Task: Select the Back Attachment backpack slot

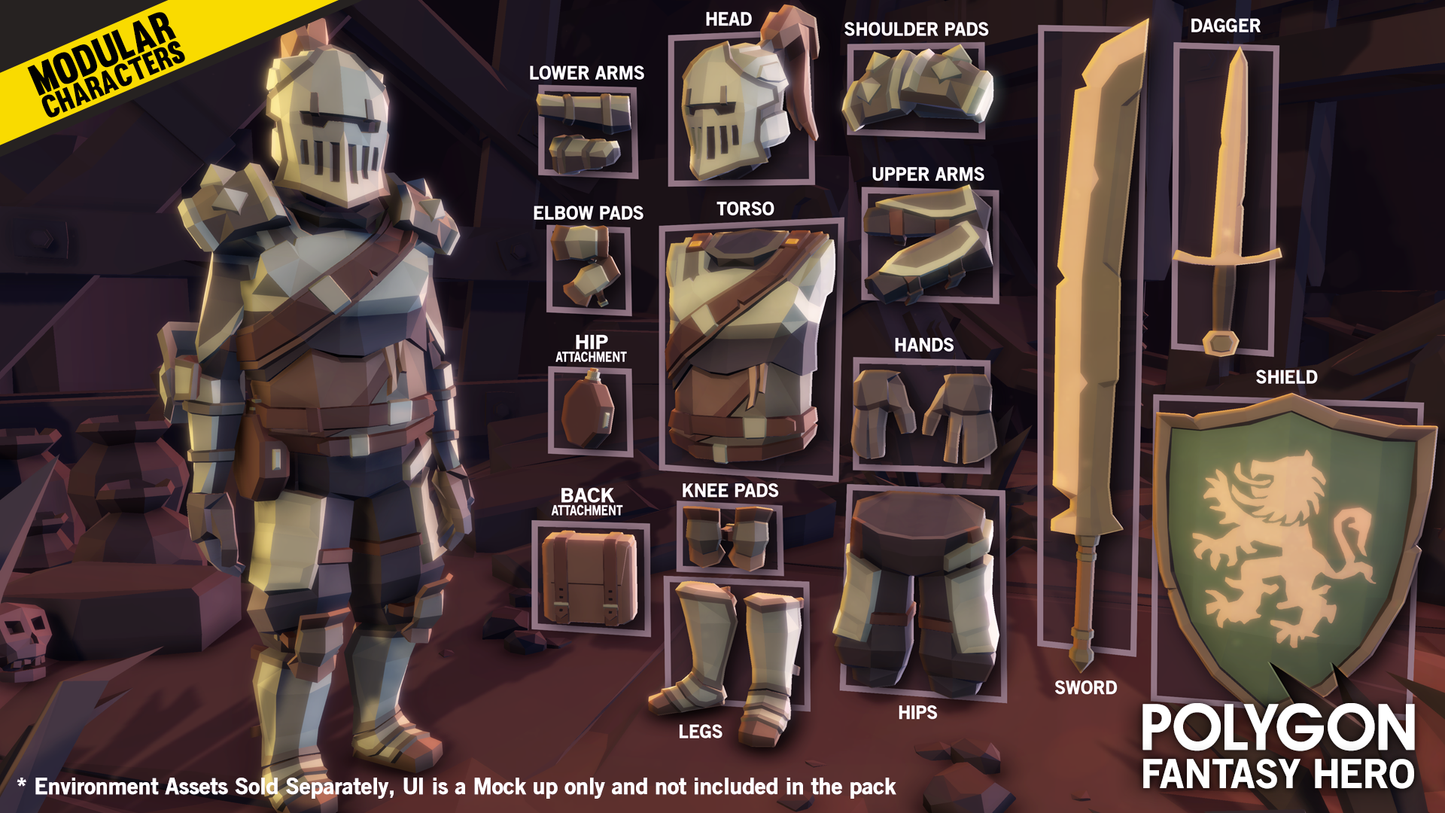Action: click(x=590, y=578)
